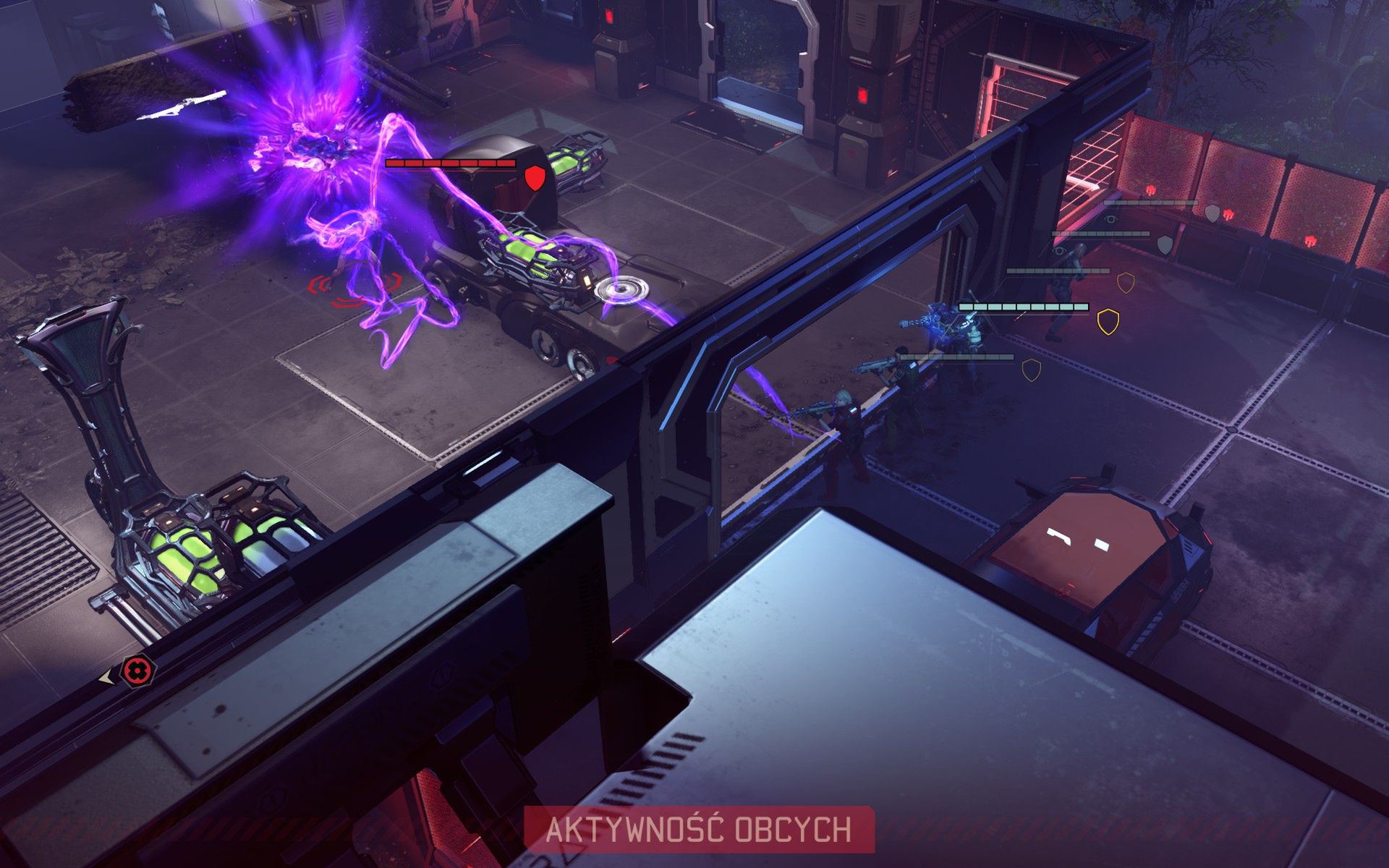Click the red ADVENT emblem on the fence

(1150, 190)
